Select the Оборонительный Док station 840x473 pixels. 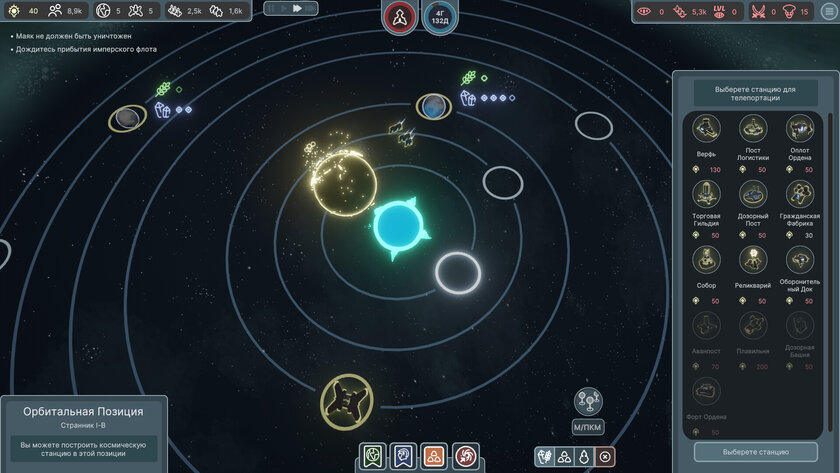point(799,260)
